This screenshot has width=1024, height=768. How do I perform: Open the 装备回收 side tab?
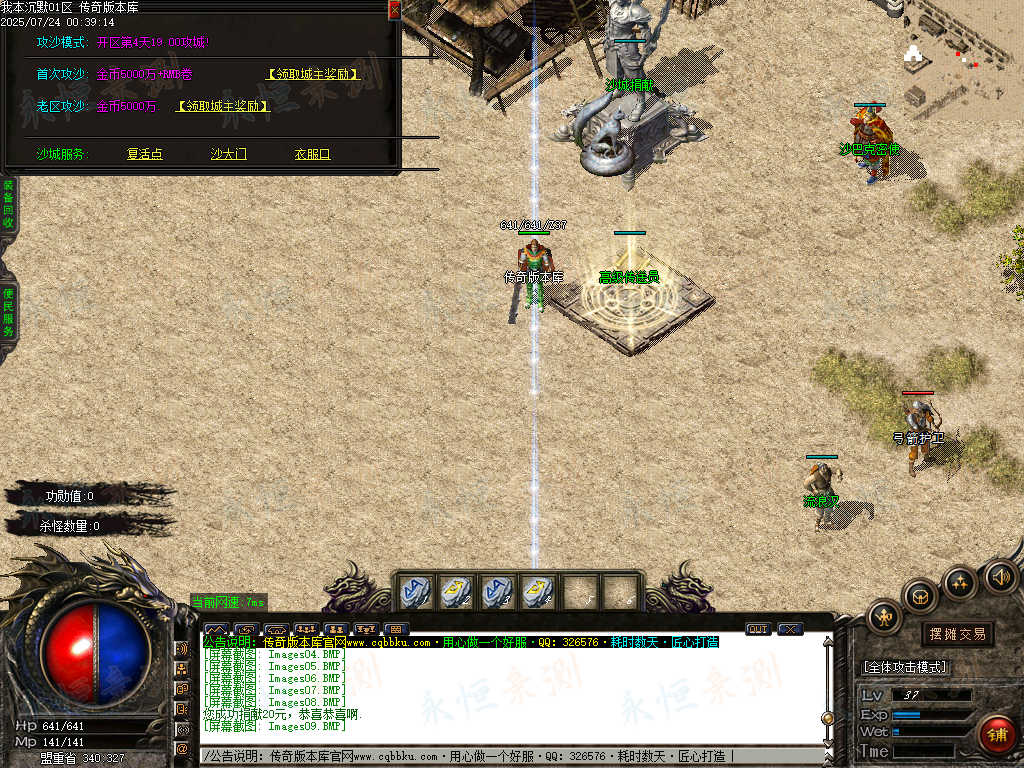coord(8,204)
